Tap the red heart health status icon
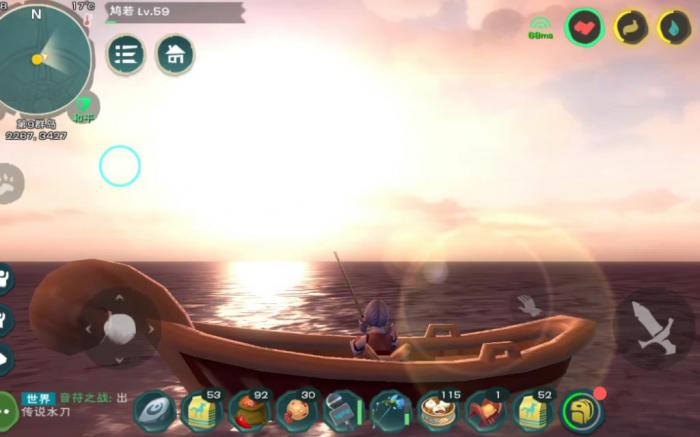Screen dimensions: 700x437 [x=584, y=27]
